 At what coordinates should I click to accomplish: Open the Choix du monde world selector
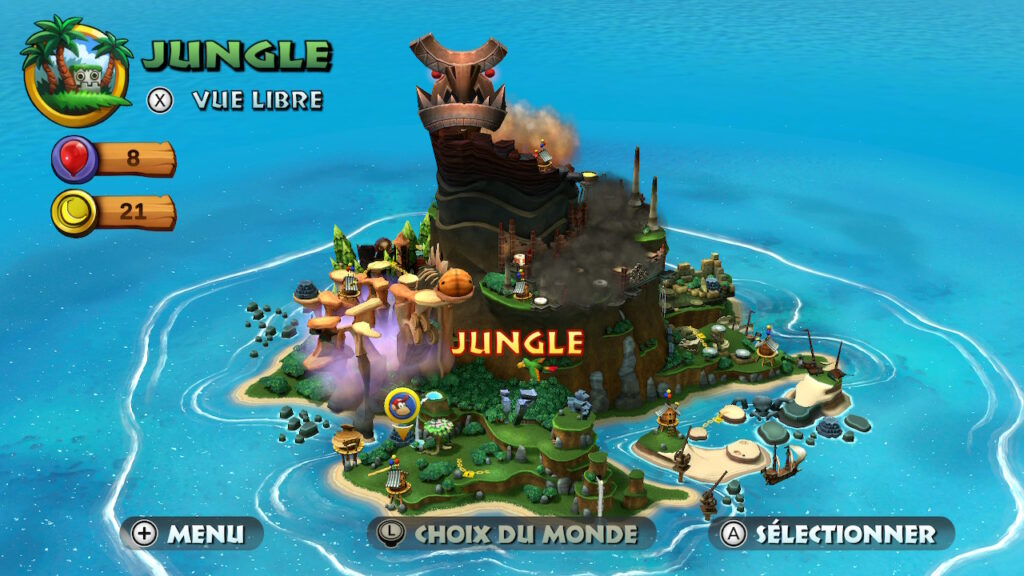pos(511,533)
